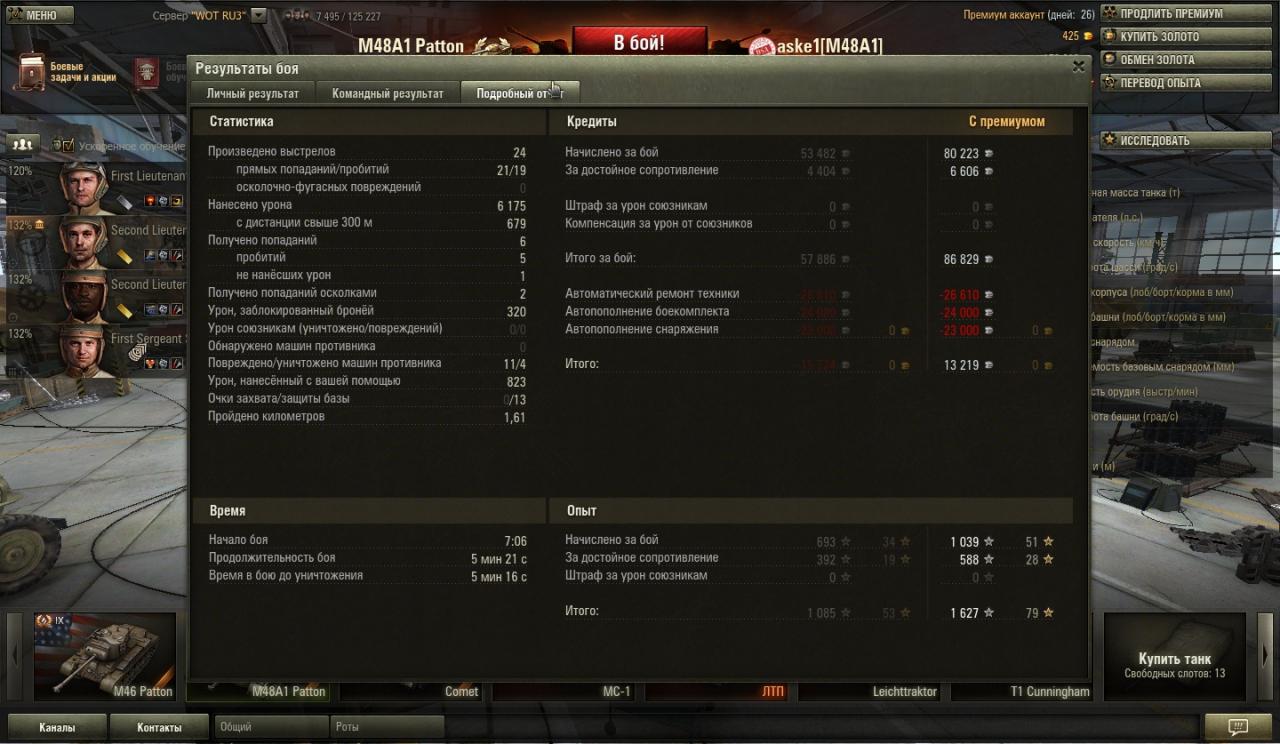Start battle with В бой! button
This screenshot has height=744, width=1280.
point(639,43)
